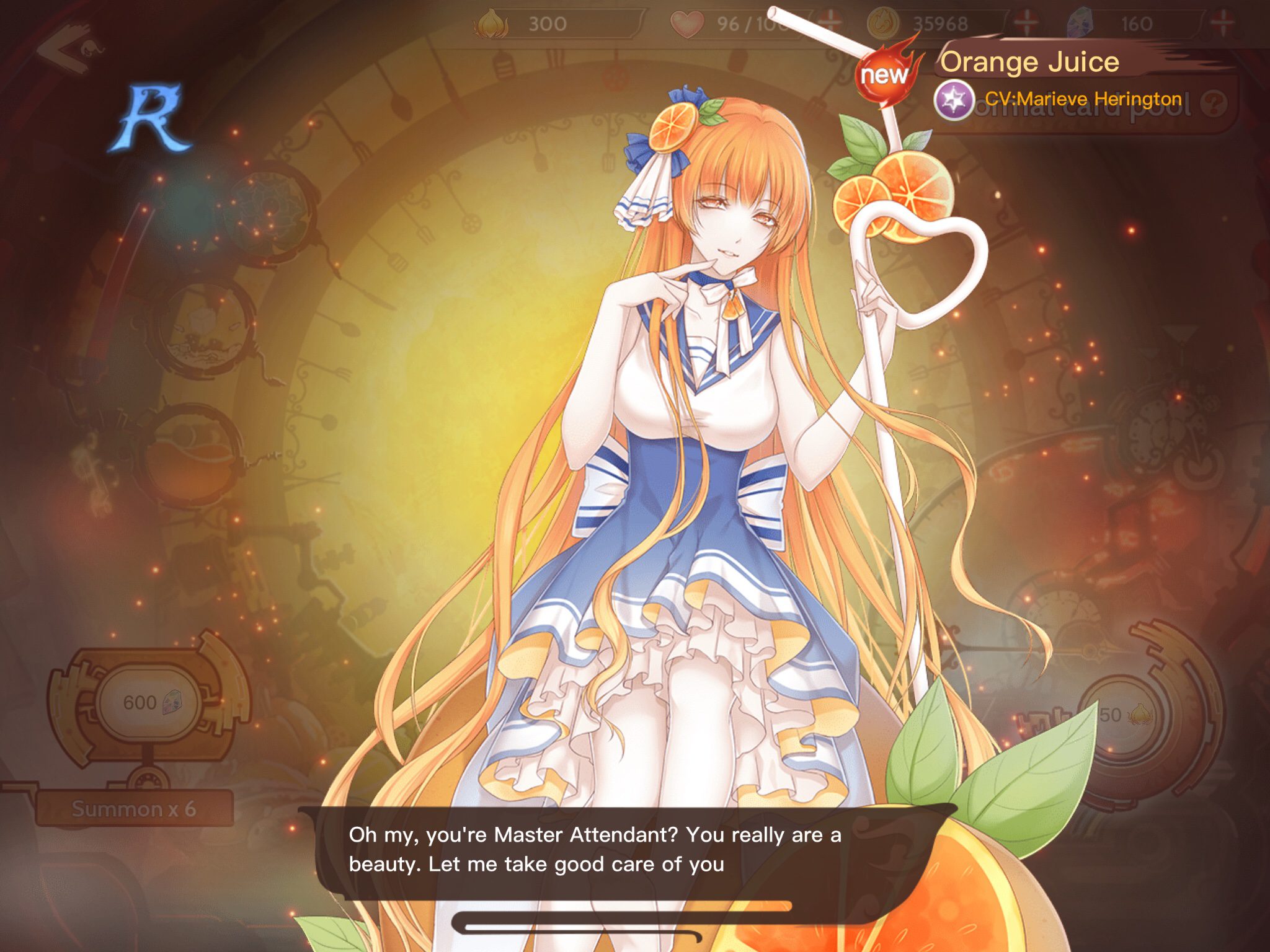The image size is (1270, 952).
Task: Add more gold coins with plus button
Action: pyautogui.click(x=1026, y=24)
